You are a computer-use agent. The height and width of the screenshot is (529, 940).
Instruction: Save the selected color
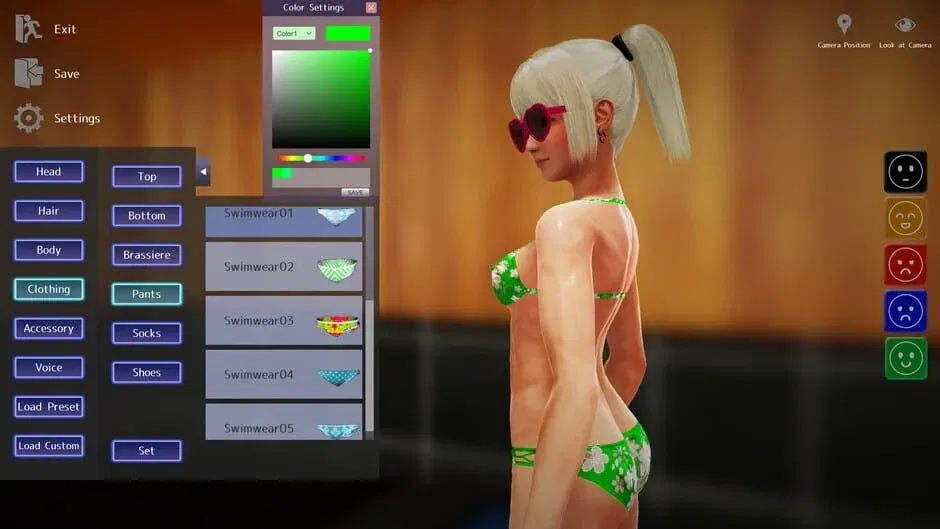[355, 192]
